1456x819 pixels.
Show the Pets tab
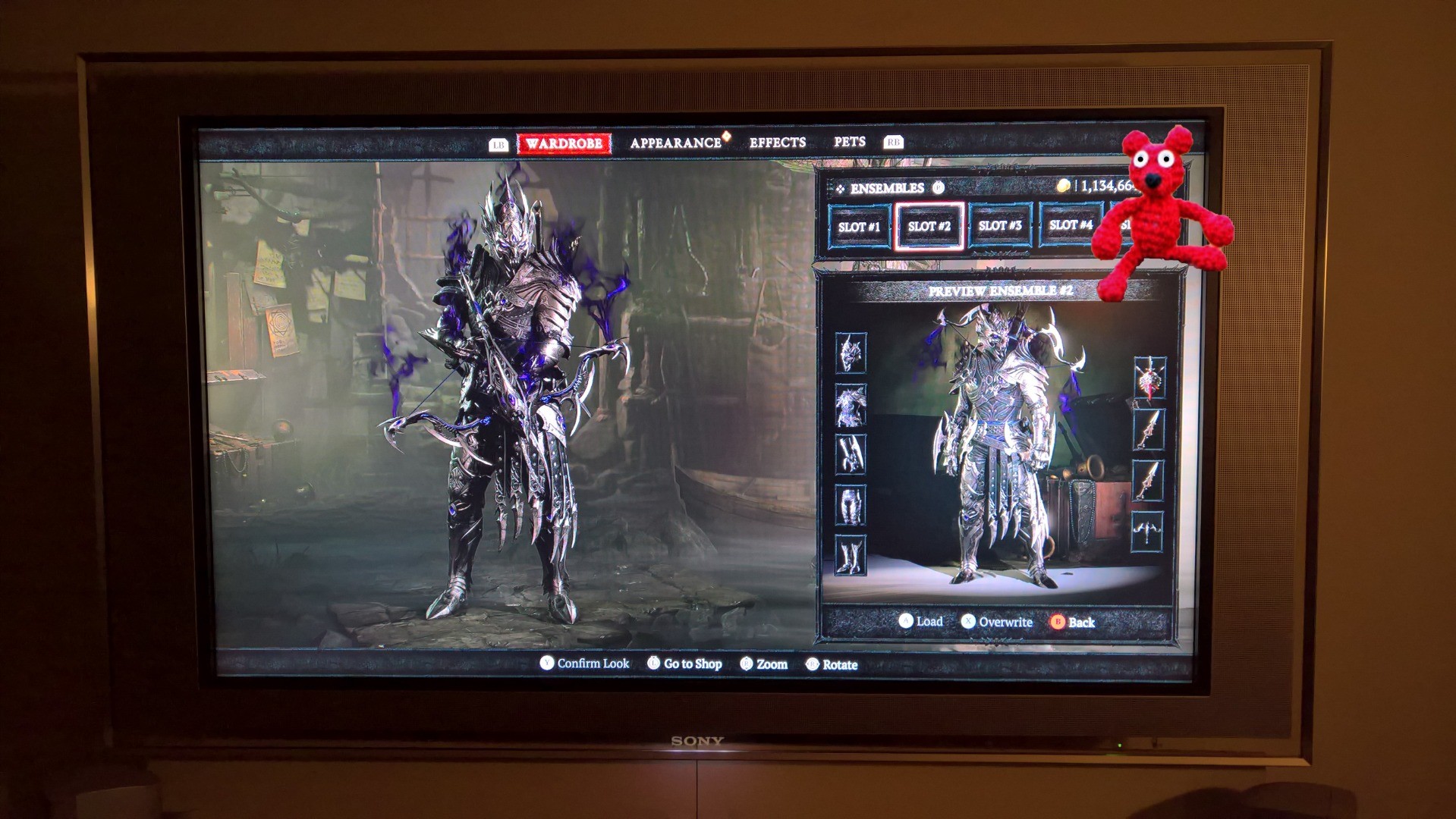pos(849,142)
